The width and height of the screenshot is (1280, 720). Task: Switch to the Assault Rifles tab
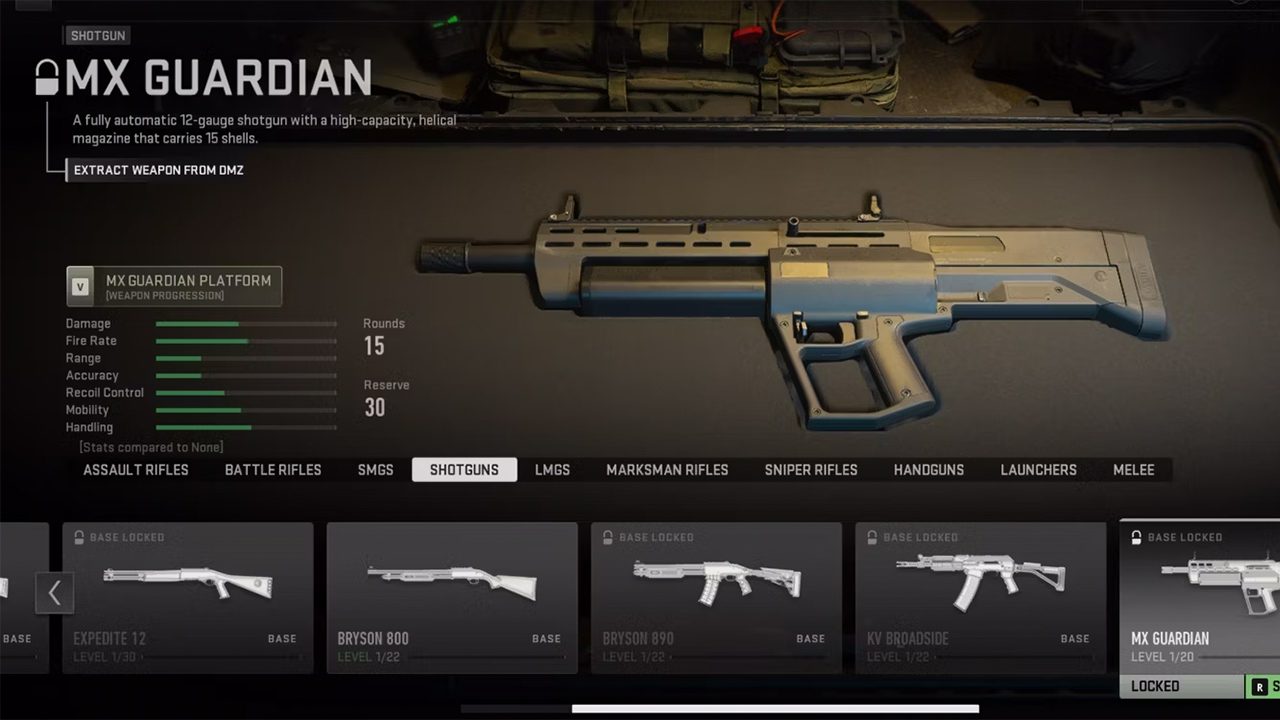(136, 470)
